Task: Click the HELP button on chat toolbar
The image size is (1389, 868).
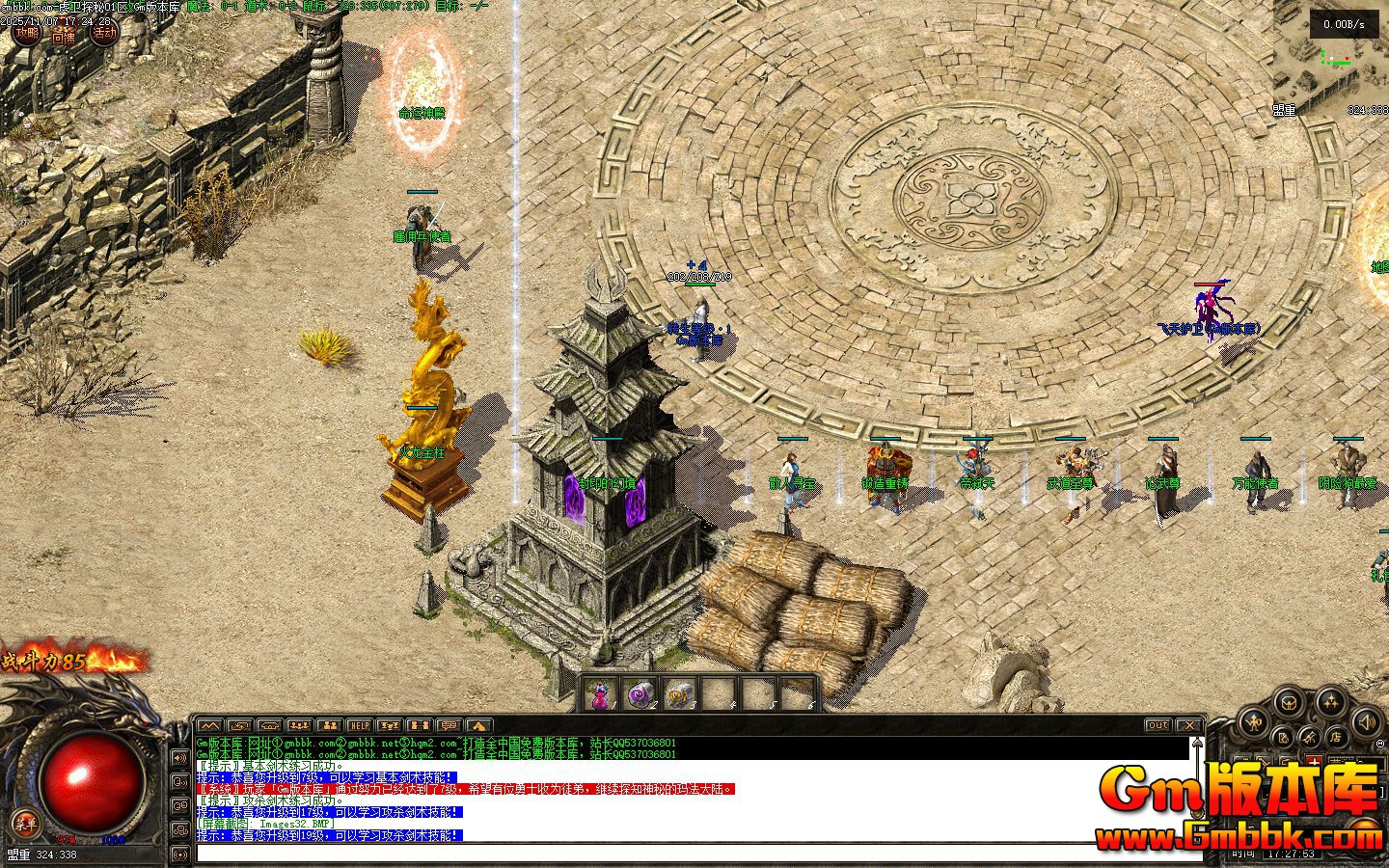Action: (359, 725)
